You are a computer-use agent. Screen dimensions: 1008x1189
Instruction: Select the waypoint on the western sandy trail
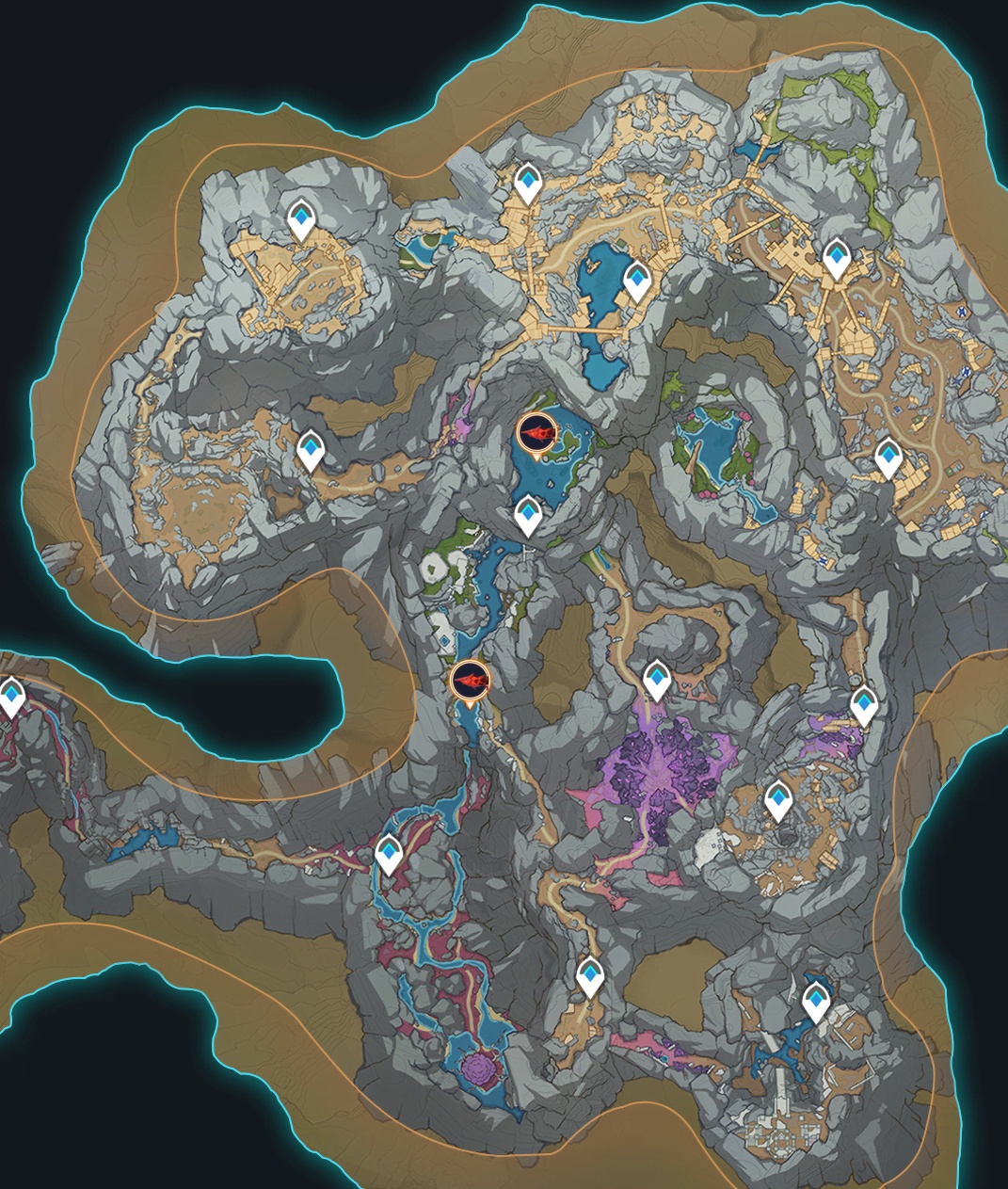tap(310, 451)
